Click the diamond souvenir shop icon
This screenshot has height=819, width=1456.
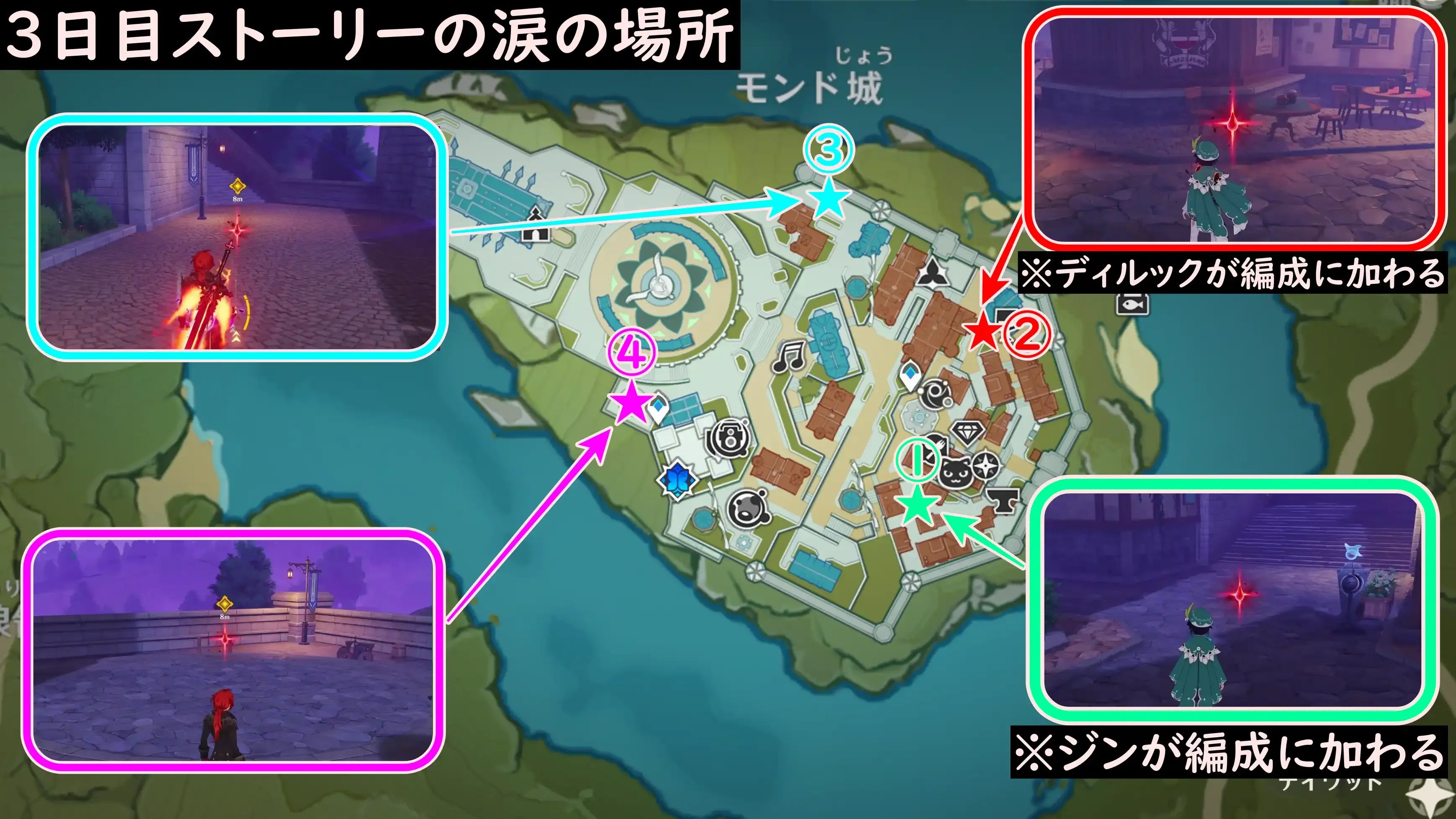(x=966, y=433)
